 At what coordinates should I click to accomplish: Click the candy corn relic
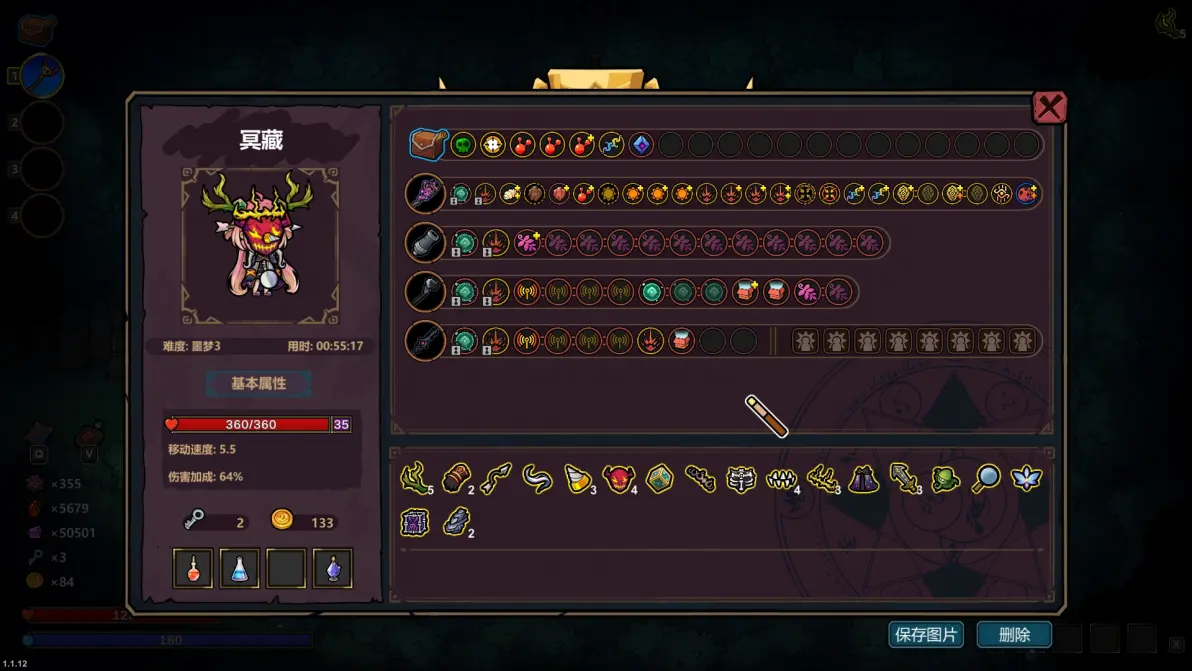pyautogui.click(x=577, y=478)
